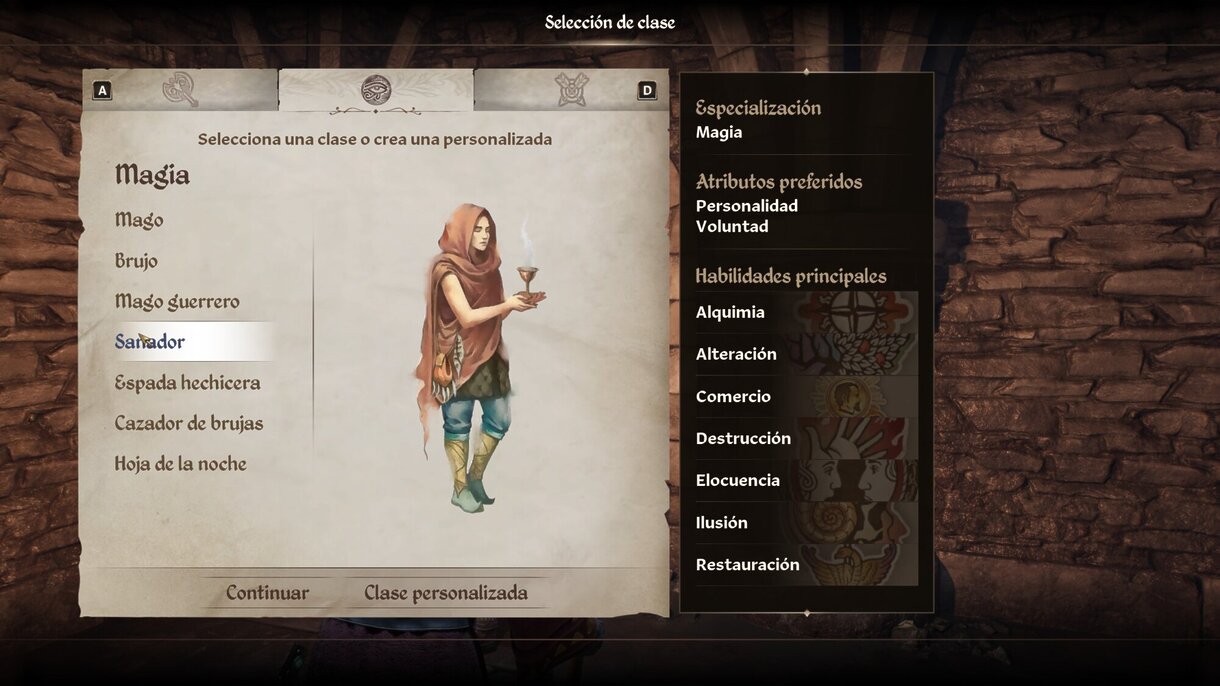
Task: Click the Comercio skill entry
Action: tap(806, 397)
